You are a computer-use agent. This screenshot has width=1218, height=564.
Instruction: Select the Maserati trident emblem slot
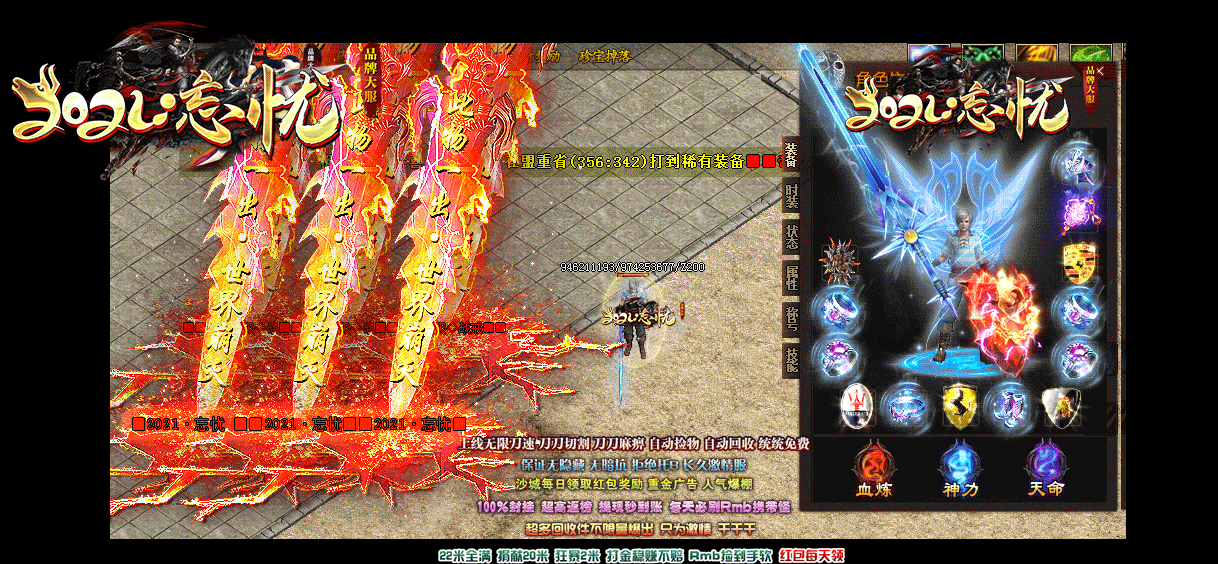click(x=858, y=404)
